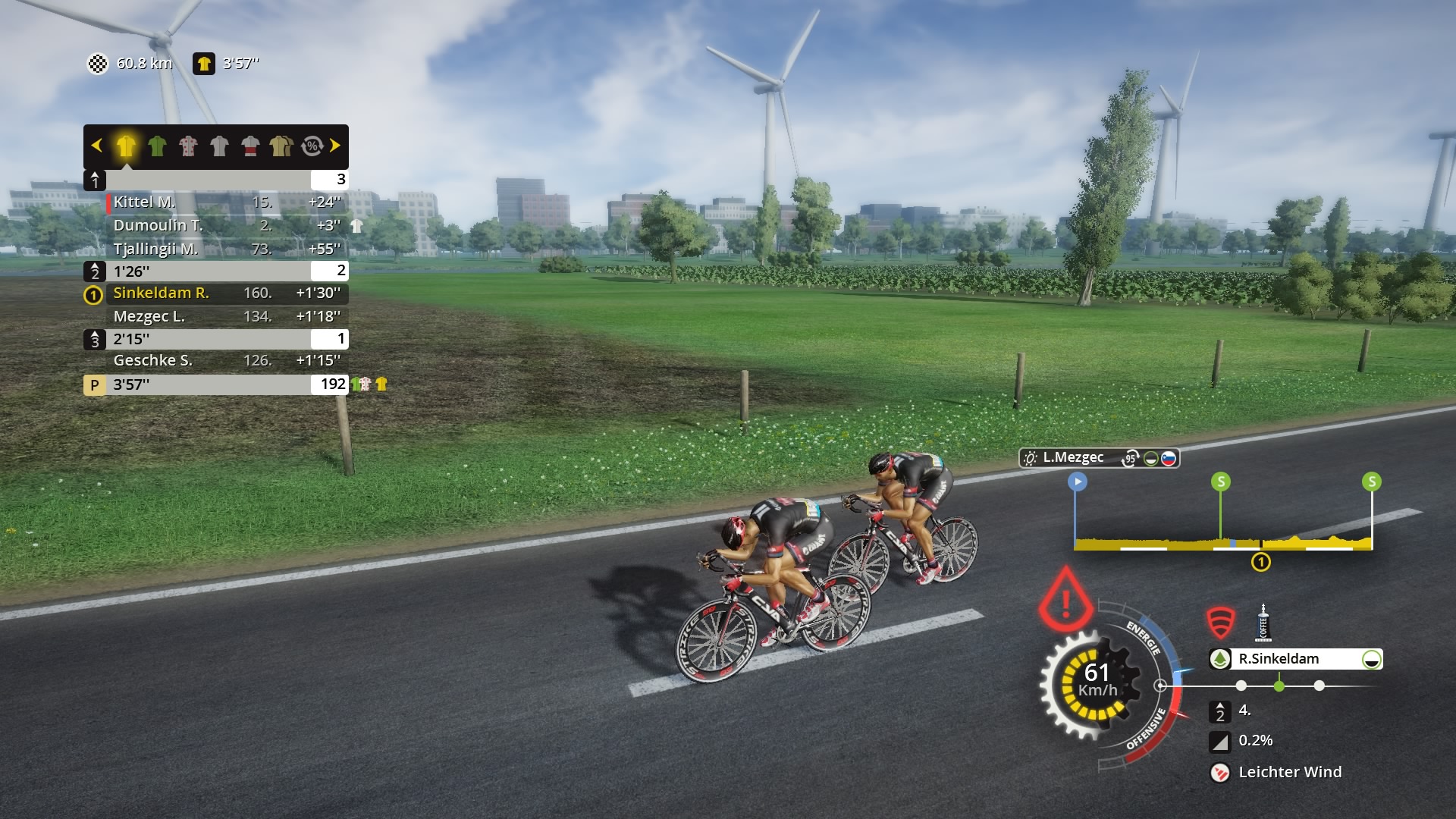Open the plain grey jersey classification tab
This screenshot has height=819, width=1456.
(219, 146)
